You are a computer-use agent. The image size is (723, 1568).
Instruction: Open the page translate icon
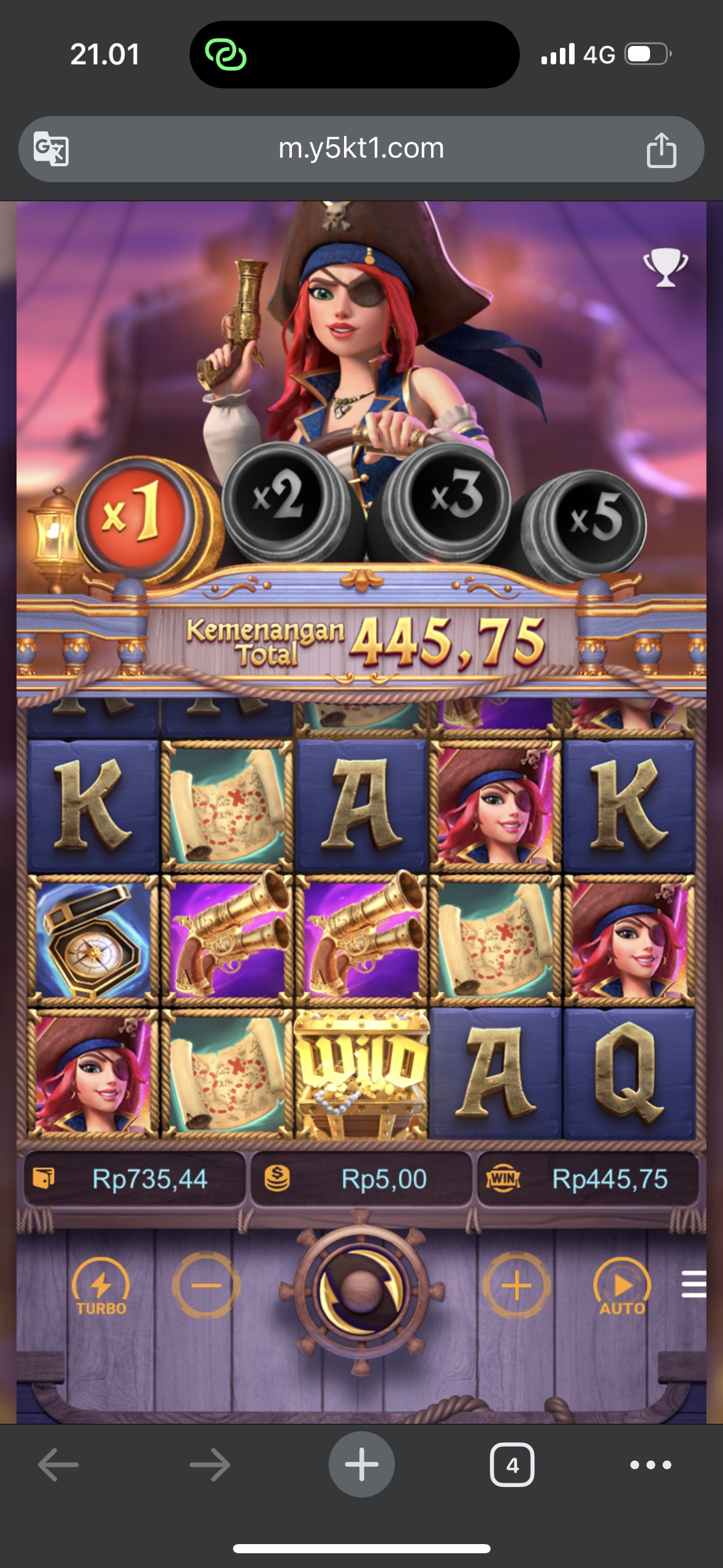coord(51,148)
